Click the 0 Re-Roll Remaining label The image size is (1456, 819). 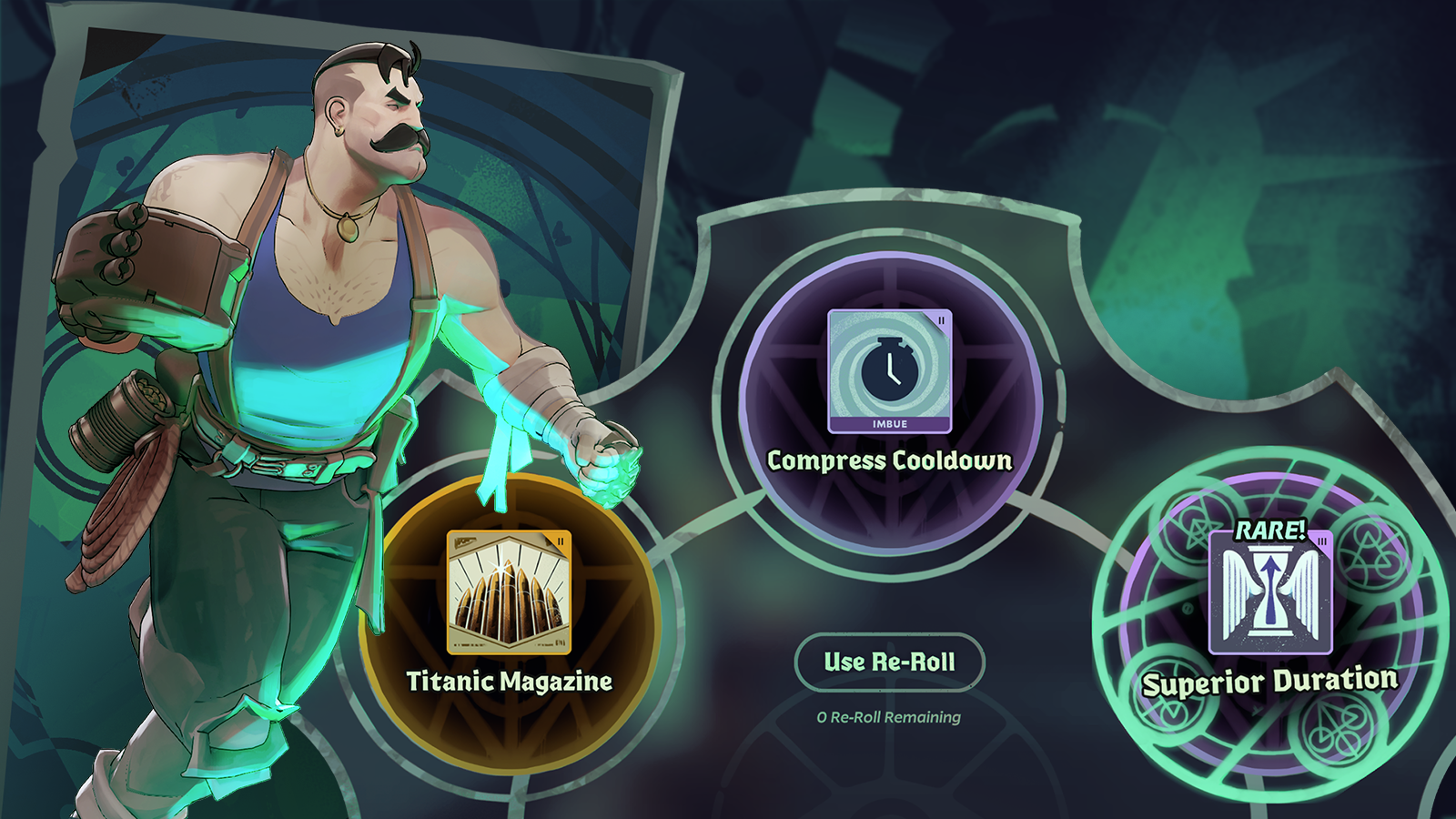click(x=887, y=718)
